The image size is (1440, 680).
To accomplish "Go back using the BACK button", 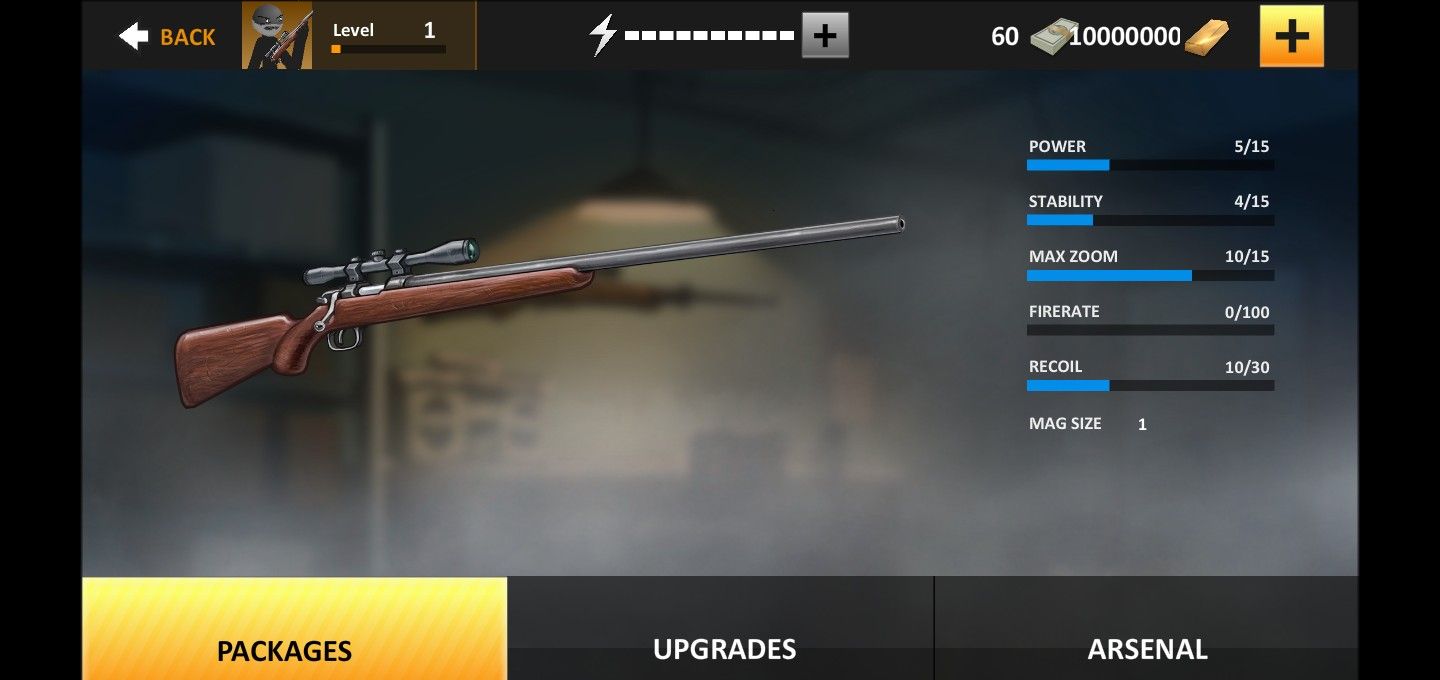I will pos(167,37).
